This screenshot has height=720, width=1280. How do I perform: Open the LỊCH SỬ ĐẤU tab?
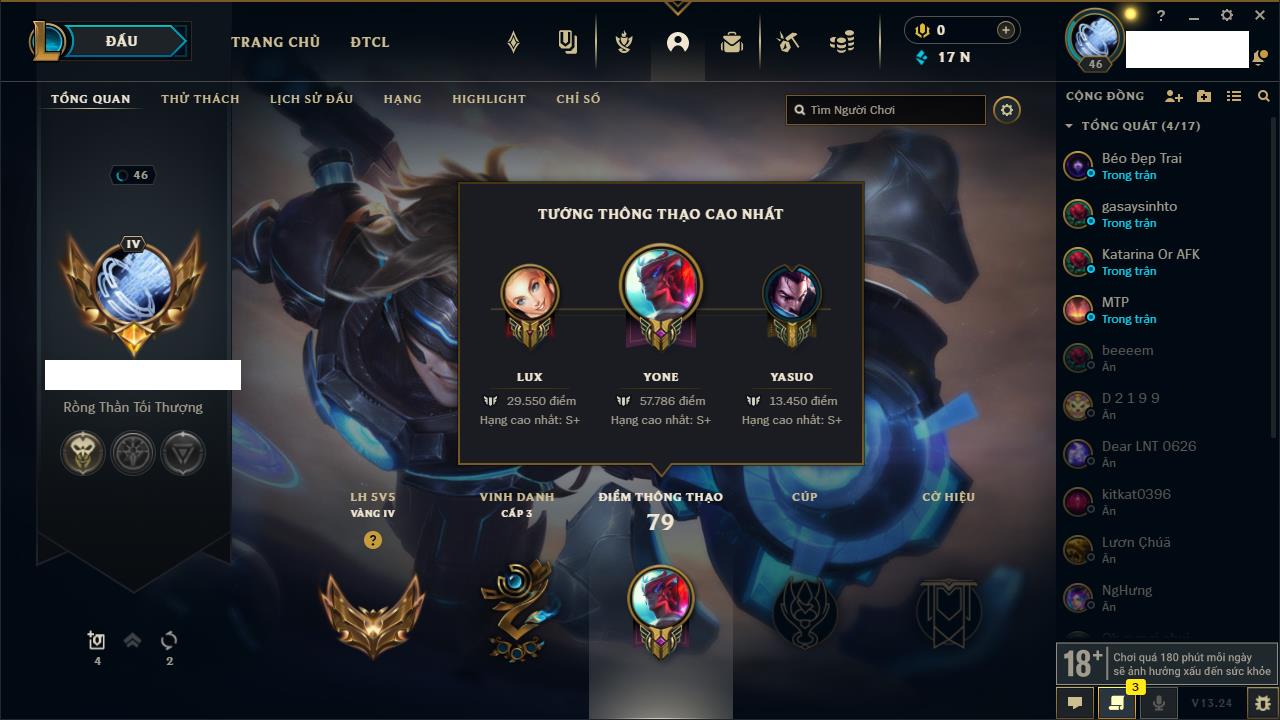pyautogui.click(x=311, y=99)
